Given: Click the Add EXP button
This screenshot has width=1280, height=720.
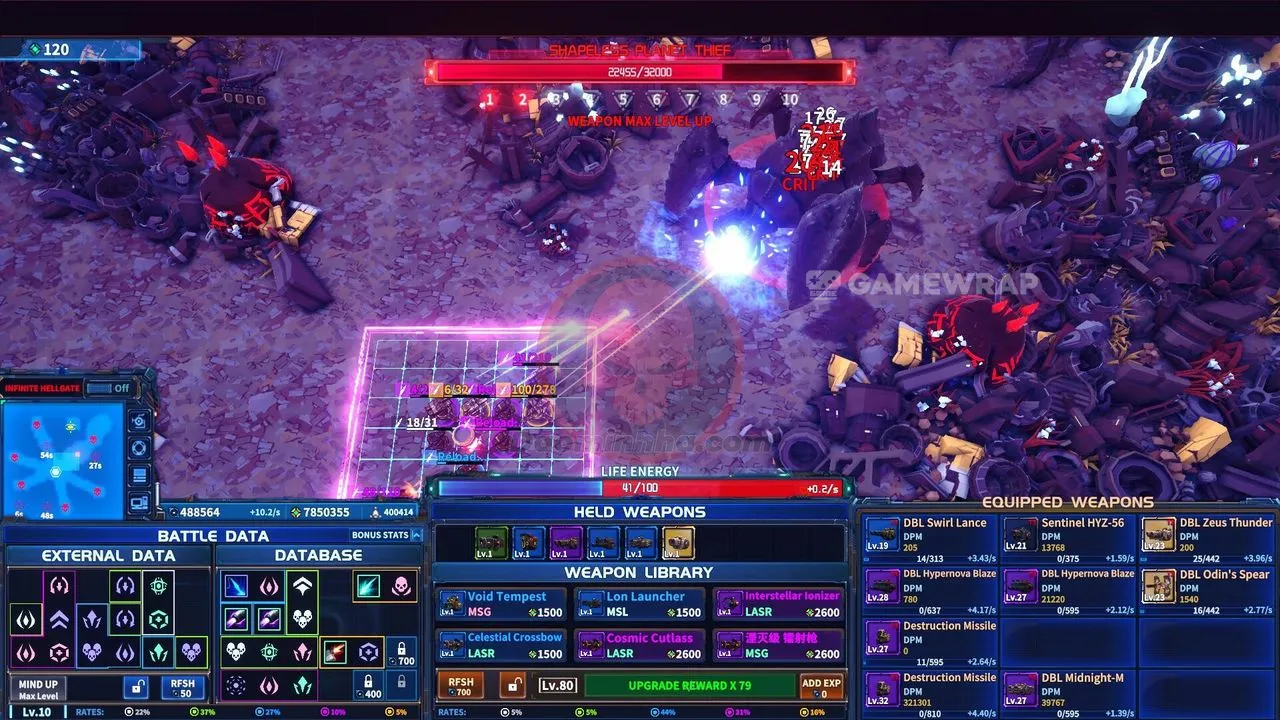Looking at the screenshot, I should pyautogui.click(x=822, y=686).
